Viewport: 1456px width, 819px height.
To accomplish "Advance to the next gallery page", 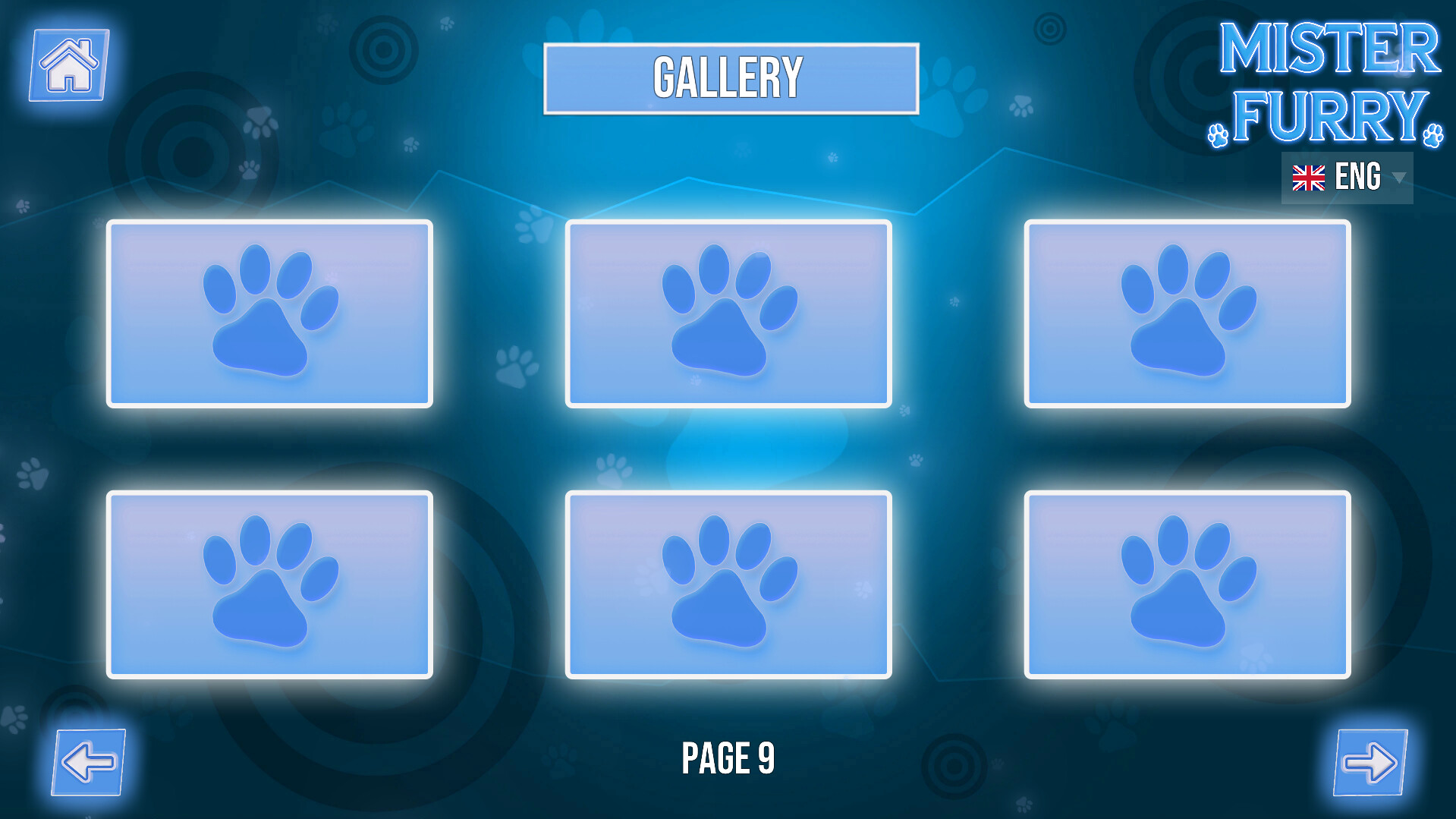I will coord(1370,764).
